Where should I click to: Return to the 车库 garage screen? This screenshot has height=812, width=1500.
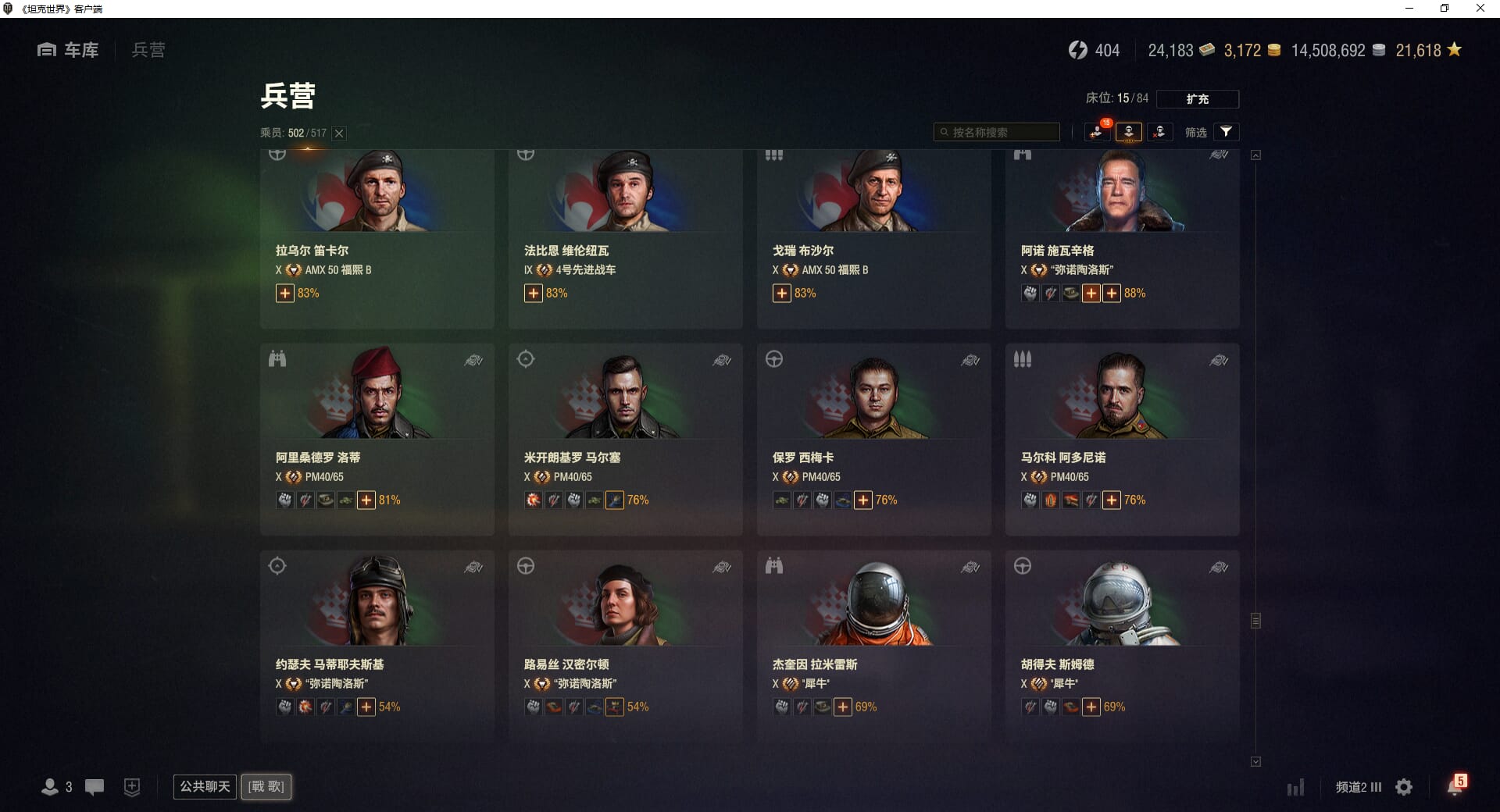point(68,50)
